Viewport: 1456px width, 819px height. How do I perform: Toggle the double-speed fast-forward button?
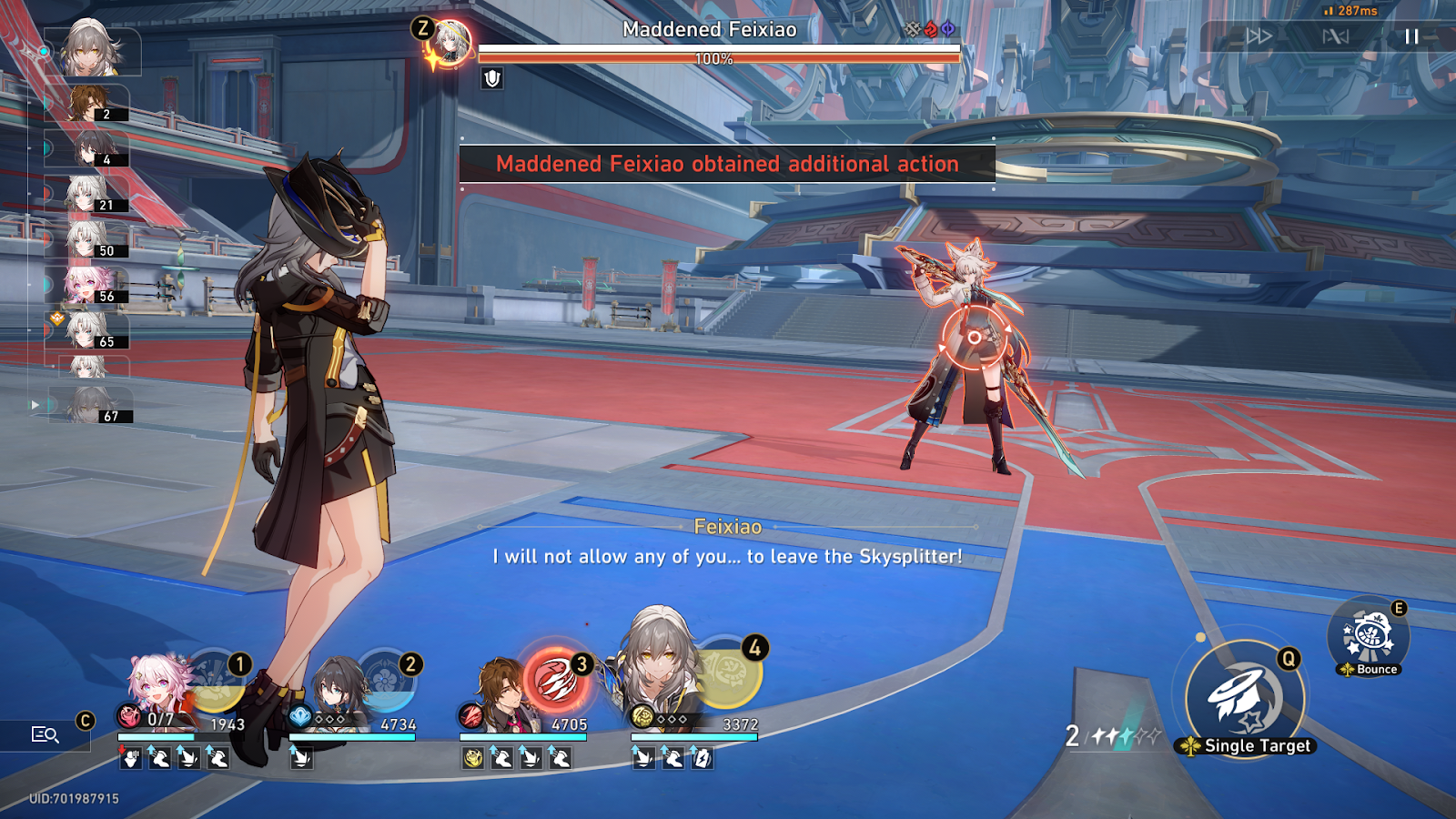click(1259, 36)
